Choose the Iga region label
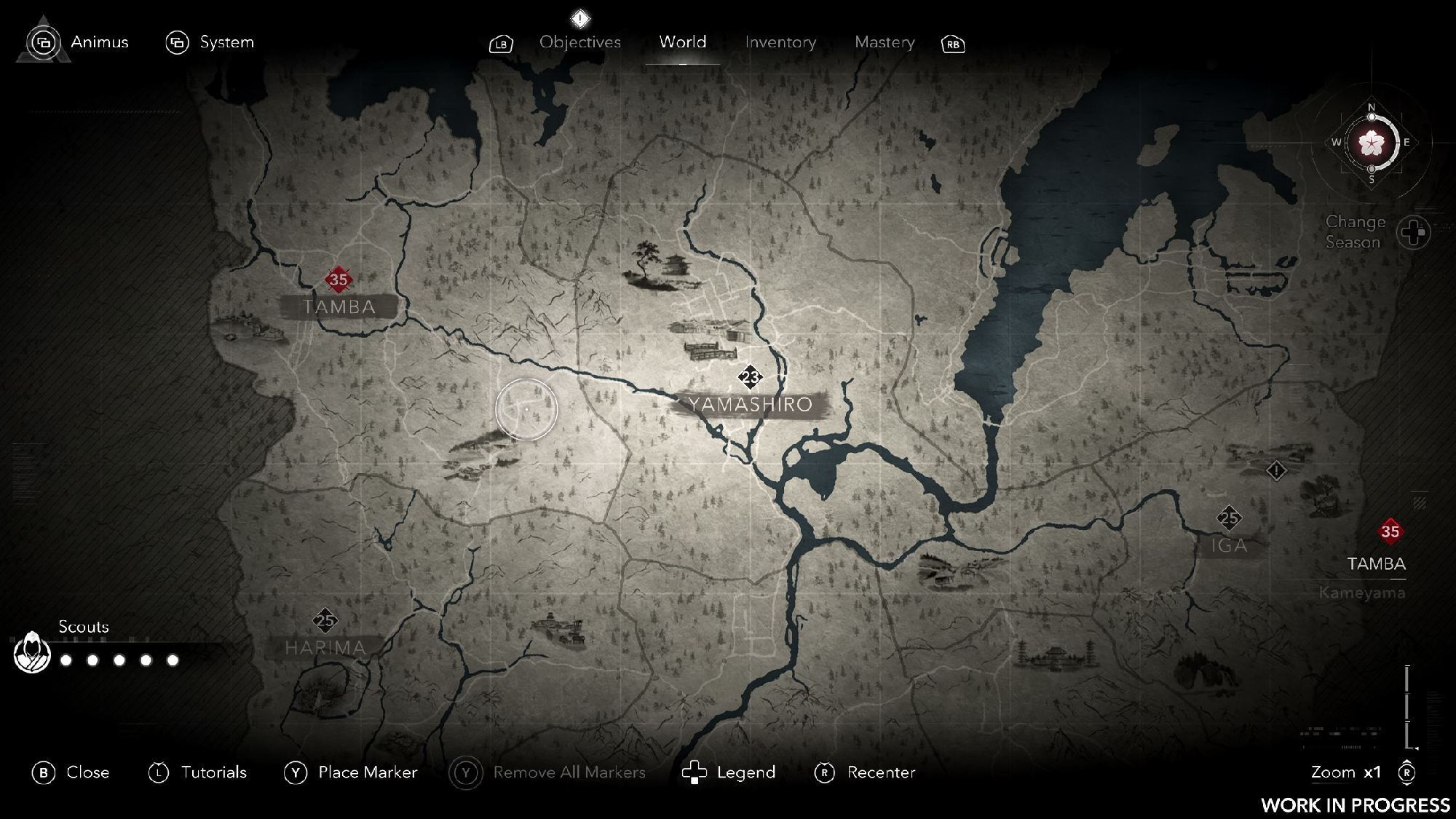Viewport: 1456px width, 819px height. coord(1229,545)
